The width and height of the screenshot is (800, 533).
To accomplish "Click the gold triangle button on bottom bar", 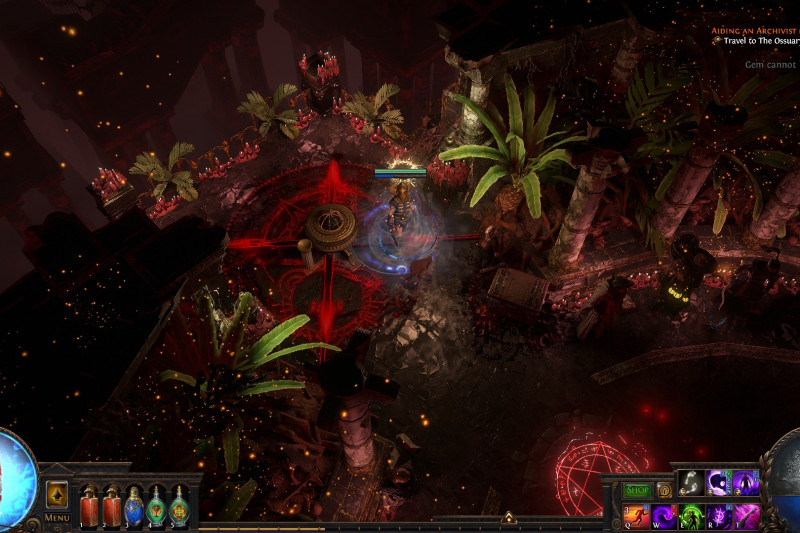I will pos(508,518).
